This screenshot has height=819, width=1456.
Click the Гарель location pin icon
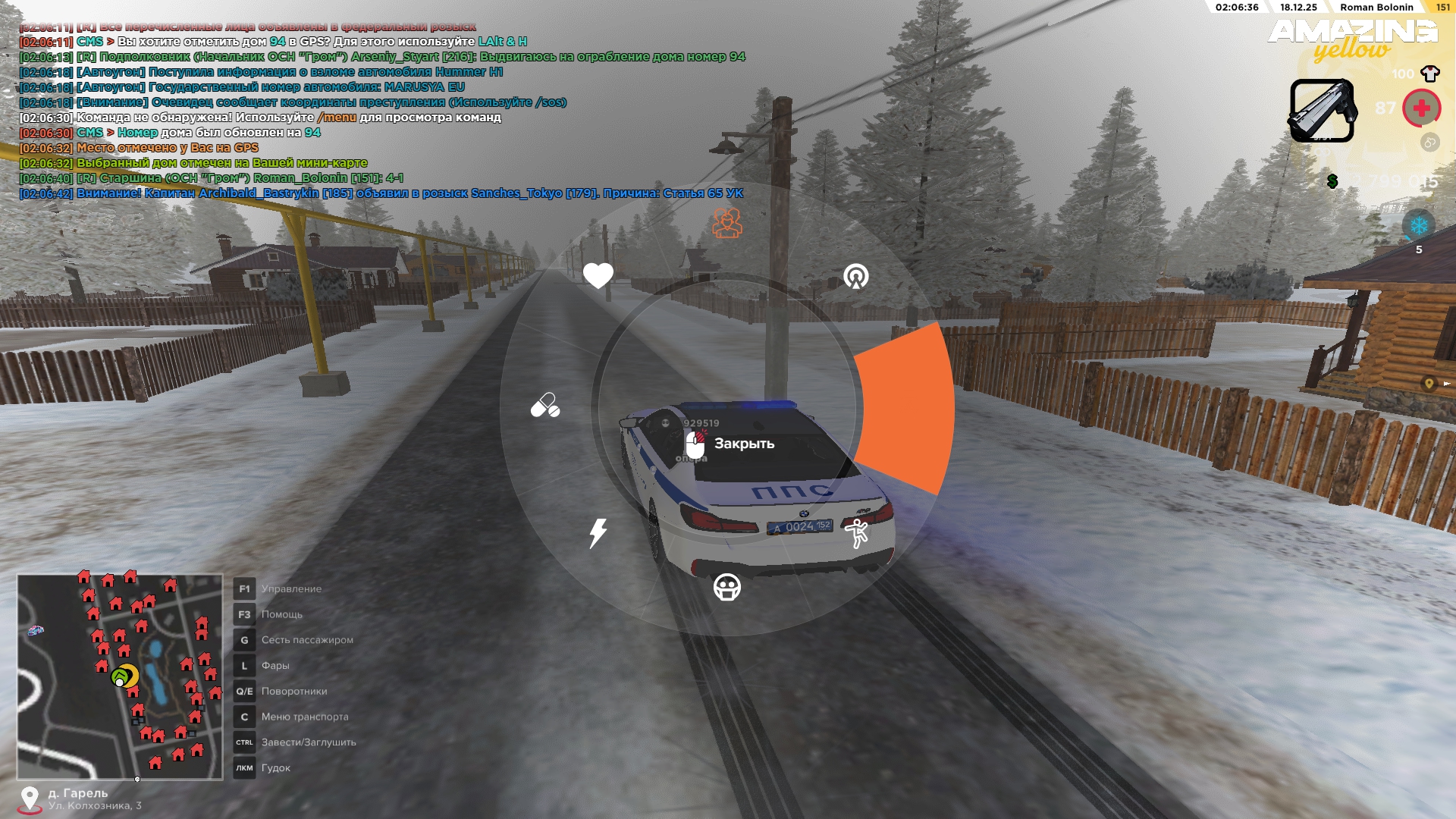[30, 799]
